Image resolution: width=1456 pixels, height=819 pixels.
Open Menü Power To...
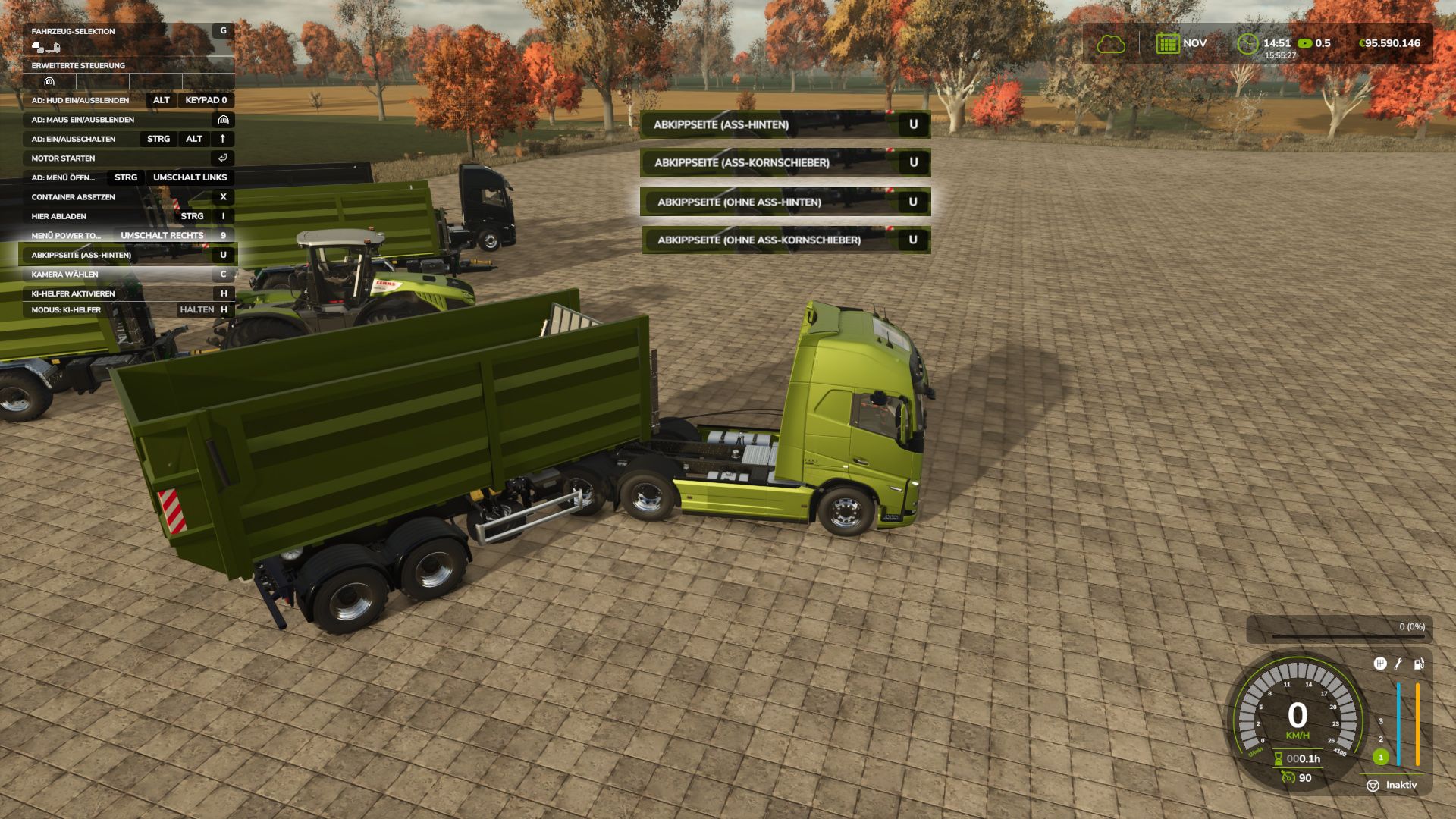[67, 235]
